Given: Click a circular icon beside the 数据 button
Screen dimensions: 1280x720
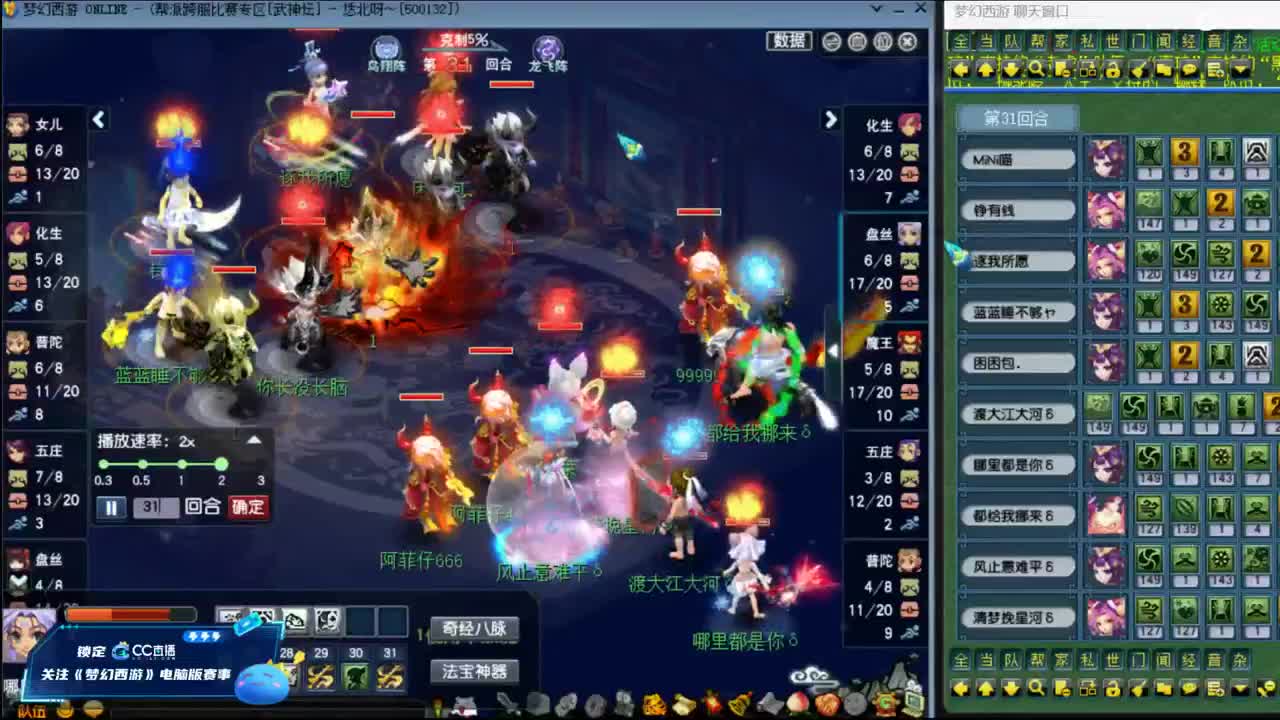Looking at the screenshot, I should (832, 42).
